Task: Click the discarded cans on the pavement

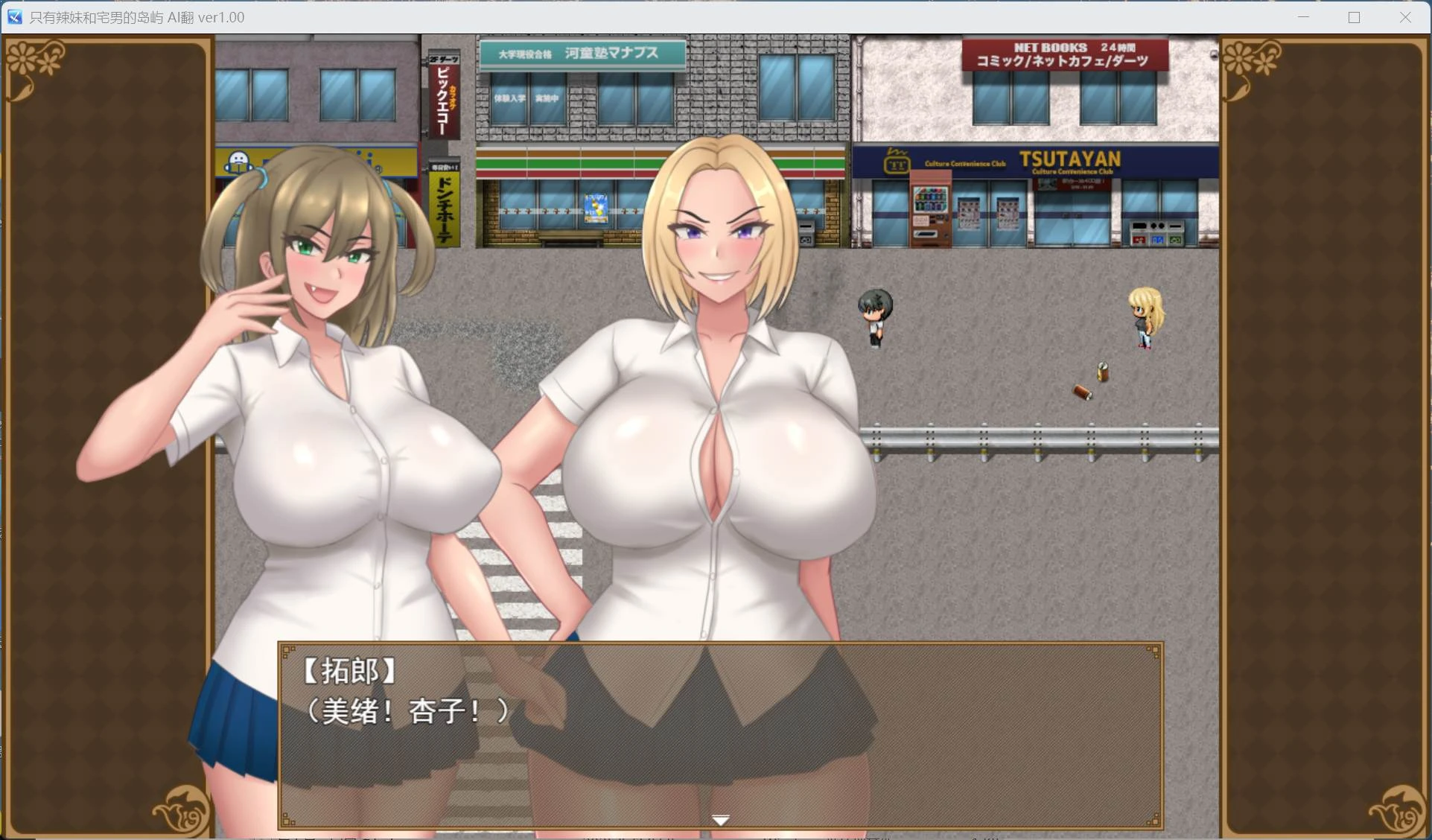Action: [x=1091, y=380]
